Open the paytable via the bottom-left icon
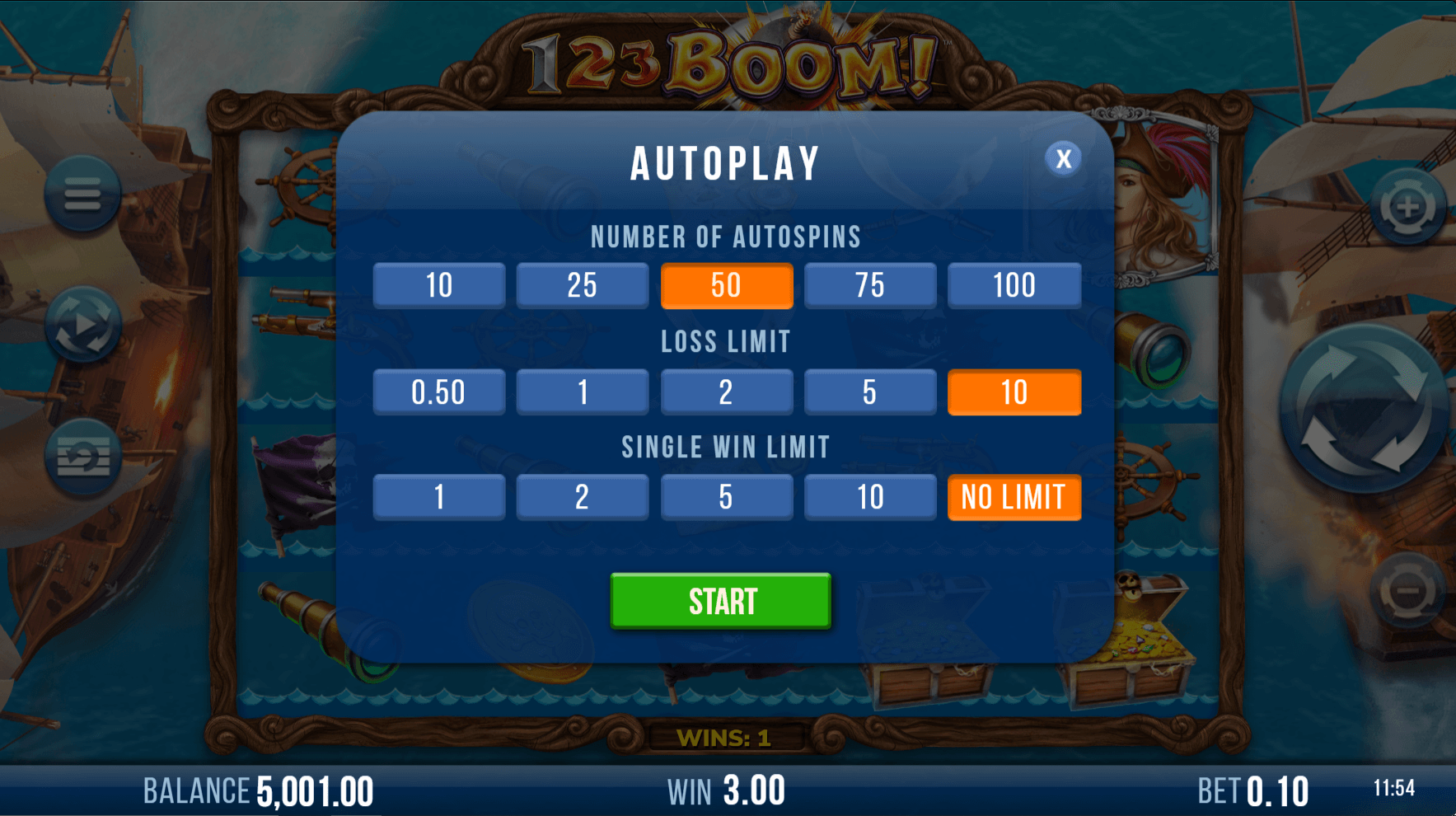Image resolution: width=1456 pixels, height=816 pixels. coord(82,457)
